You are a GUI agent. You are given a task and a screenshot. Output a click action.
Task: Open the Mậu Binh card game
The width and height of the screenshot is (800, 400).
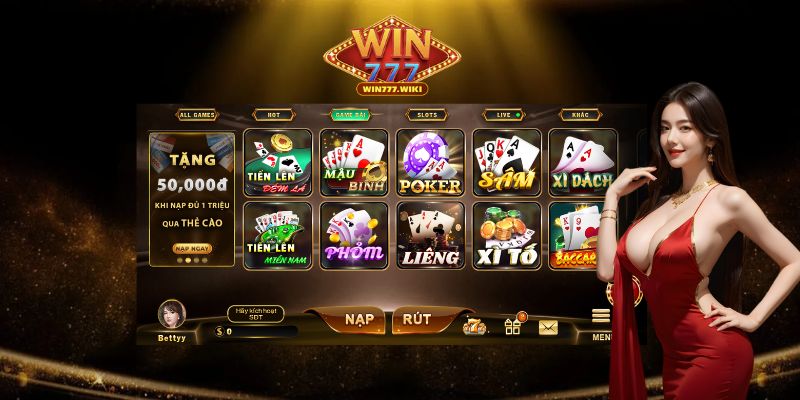[x=353, y=162]
